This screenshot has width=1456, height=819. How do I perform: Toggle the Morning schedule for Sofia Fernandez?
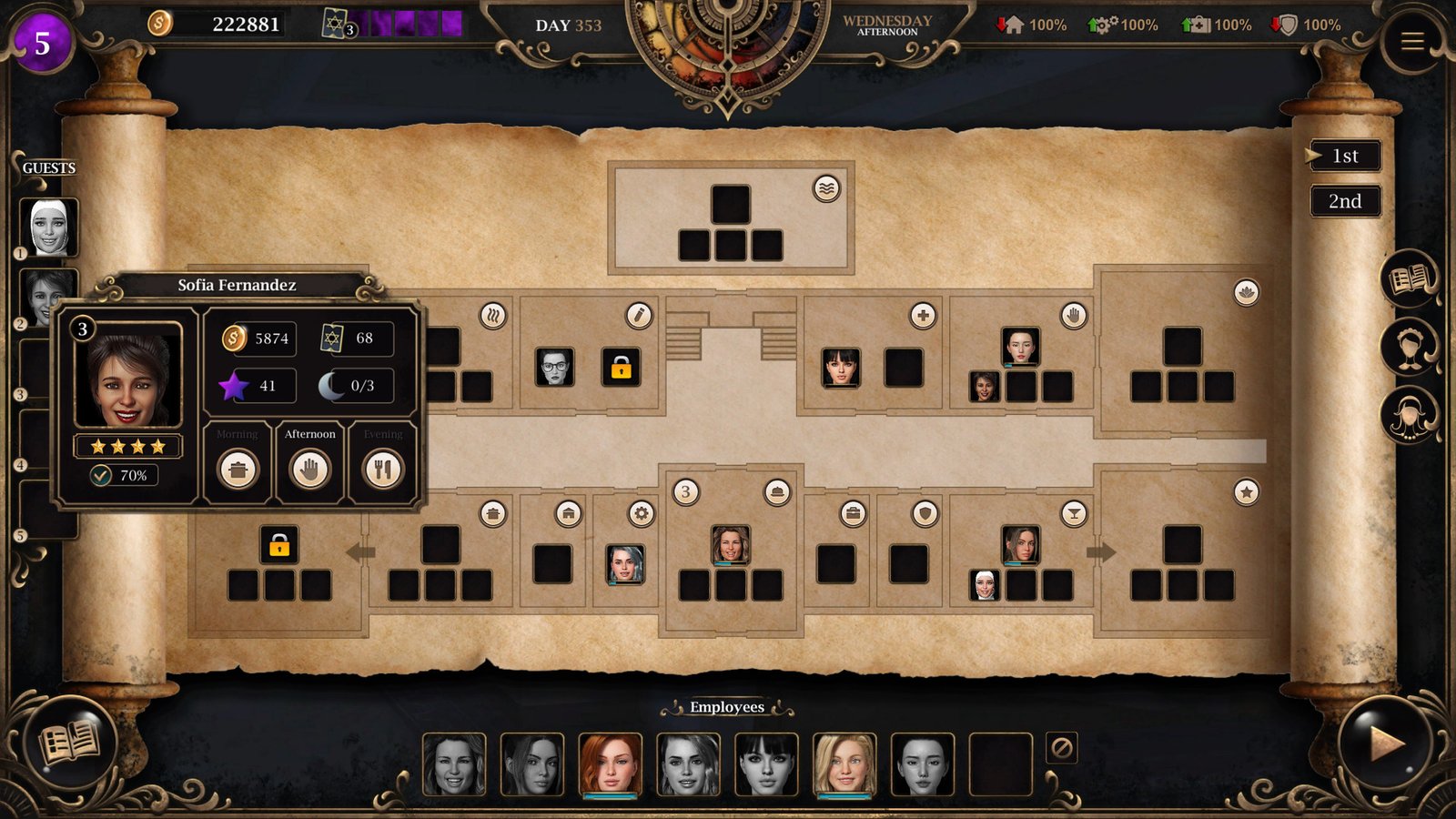click(238, 470)
